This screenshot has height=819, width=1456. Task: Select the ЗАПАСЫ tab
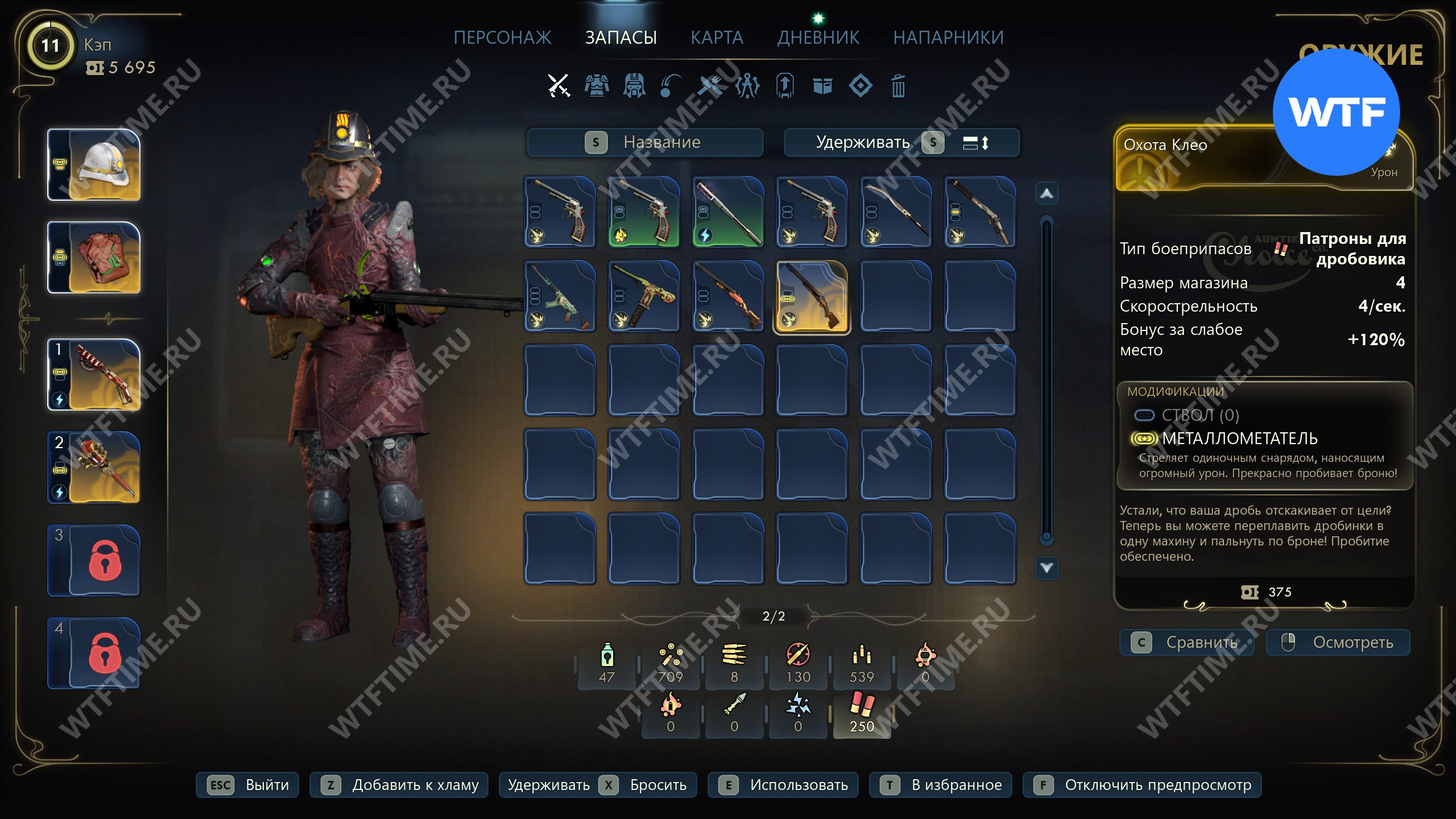coord(621,38)
